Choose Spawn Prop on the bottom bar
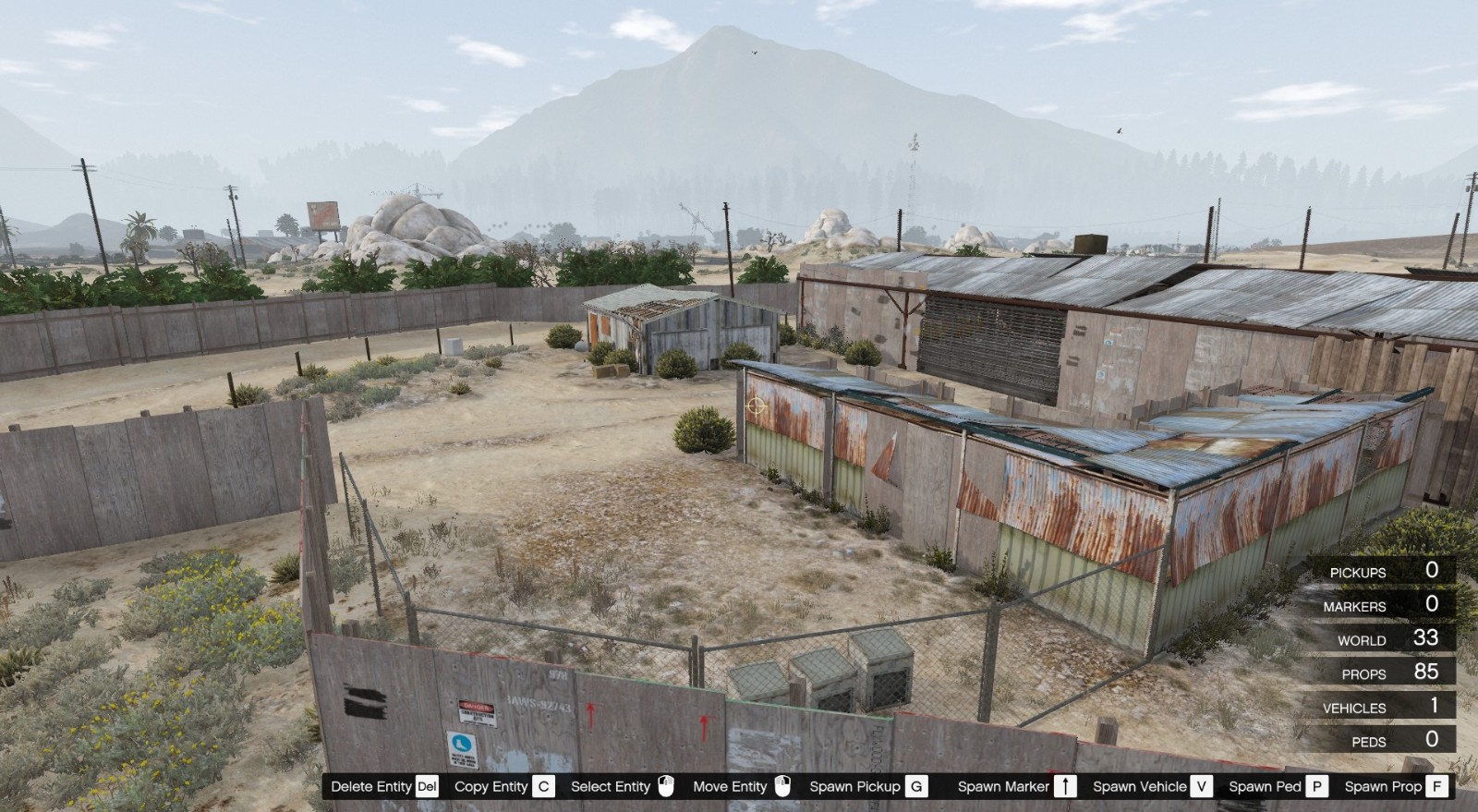This screenshot has height=812, width=1478. coord(1387,787)
